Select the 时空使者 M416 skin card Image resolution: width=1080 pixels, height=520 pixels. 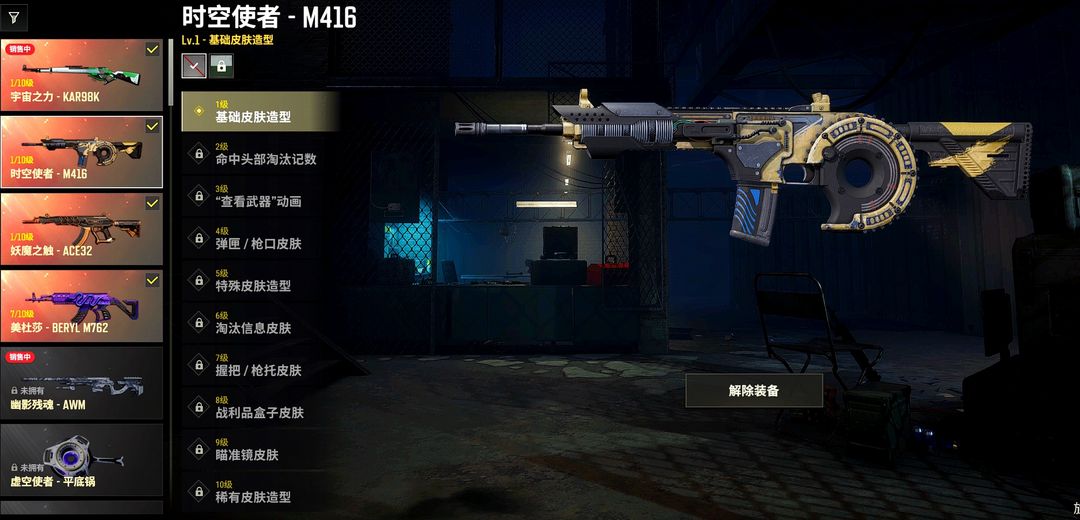[x=82, y=152]
